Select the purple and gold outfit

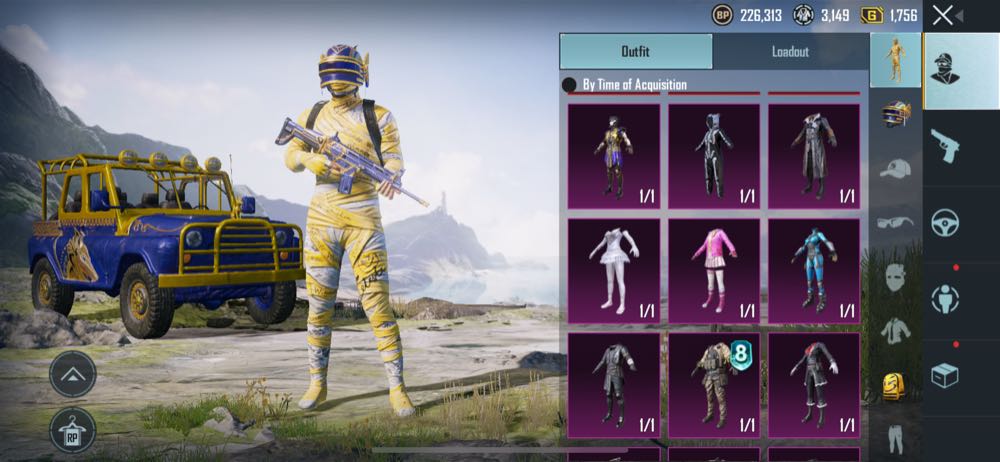point(613,155)
